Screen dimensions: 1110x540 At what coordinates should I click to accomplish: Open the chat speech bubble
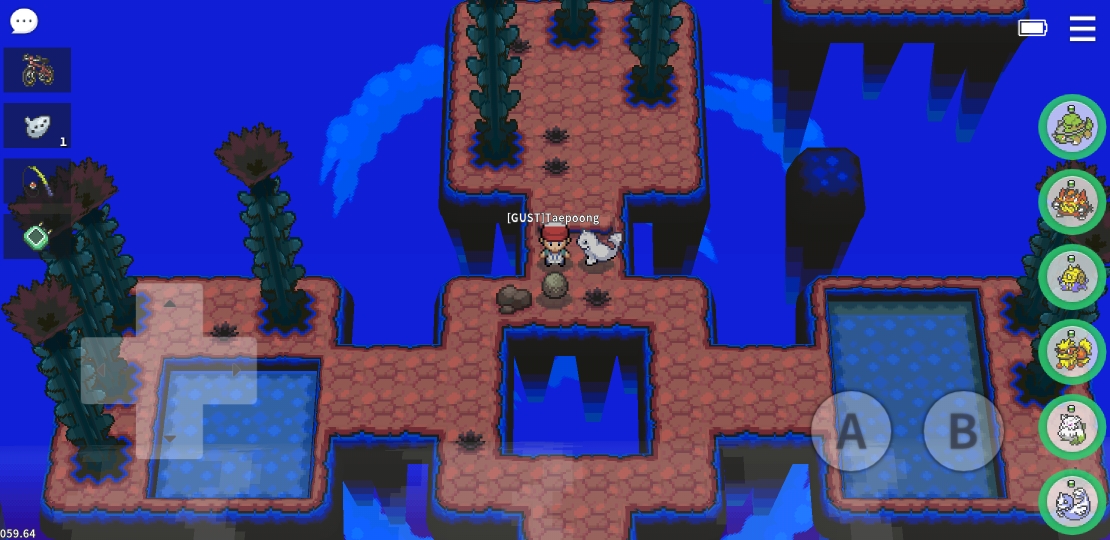tap(23, 21)
